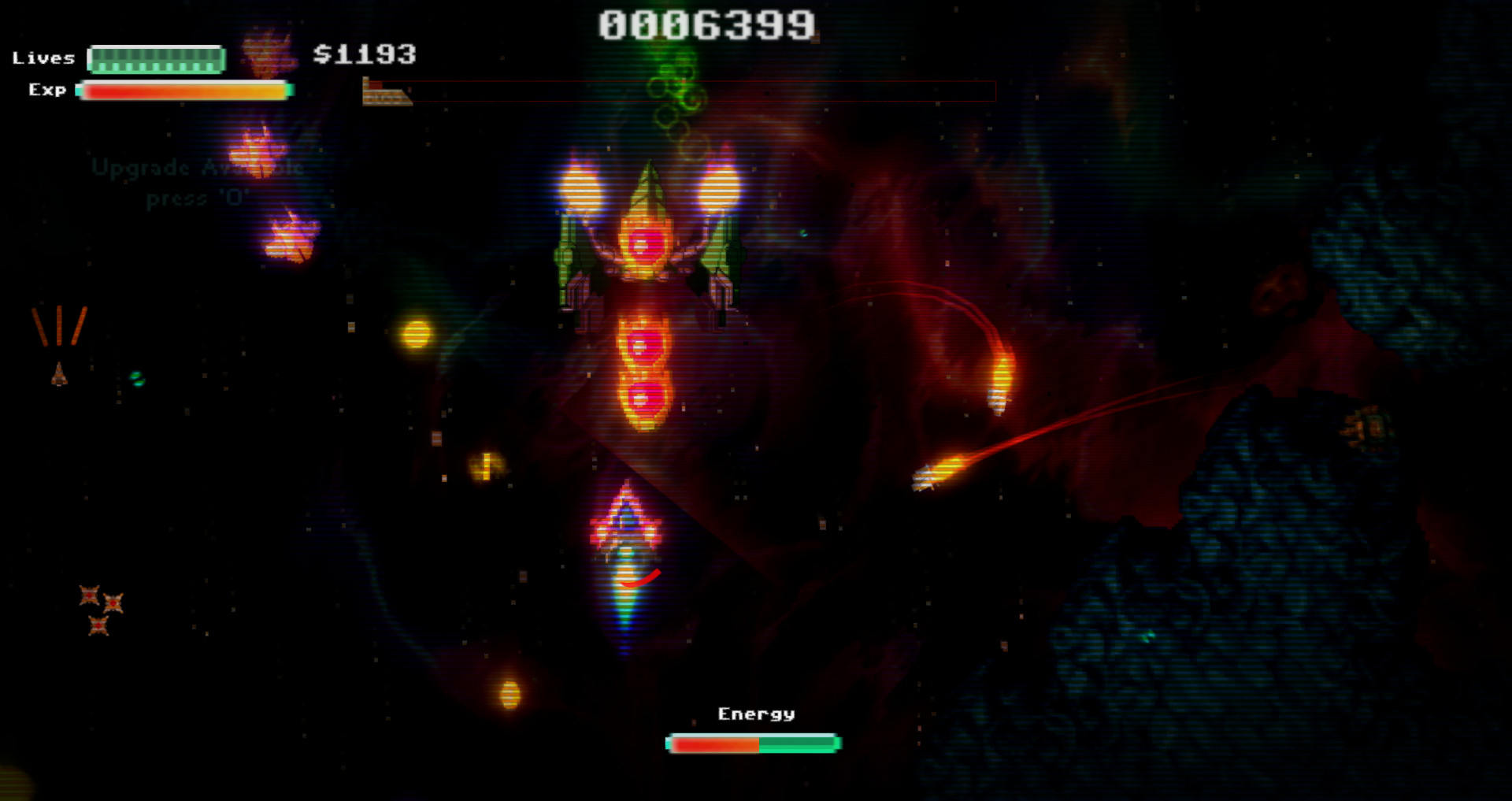The image size is (1512, 801).
Task: Click the Energy label above the bar
Action: (x=756, y=713)
